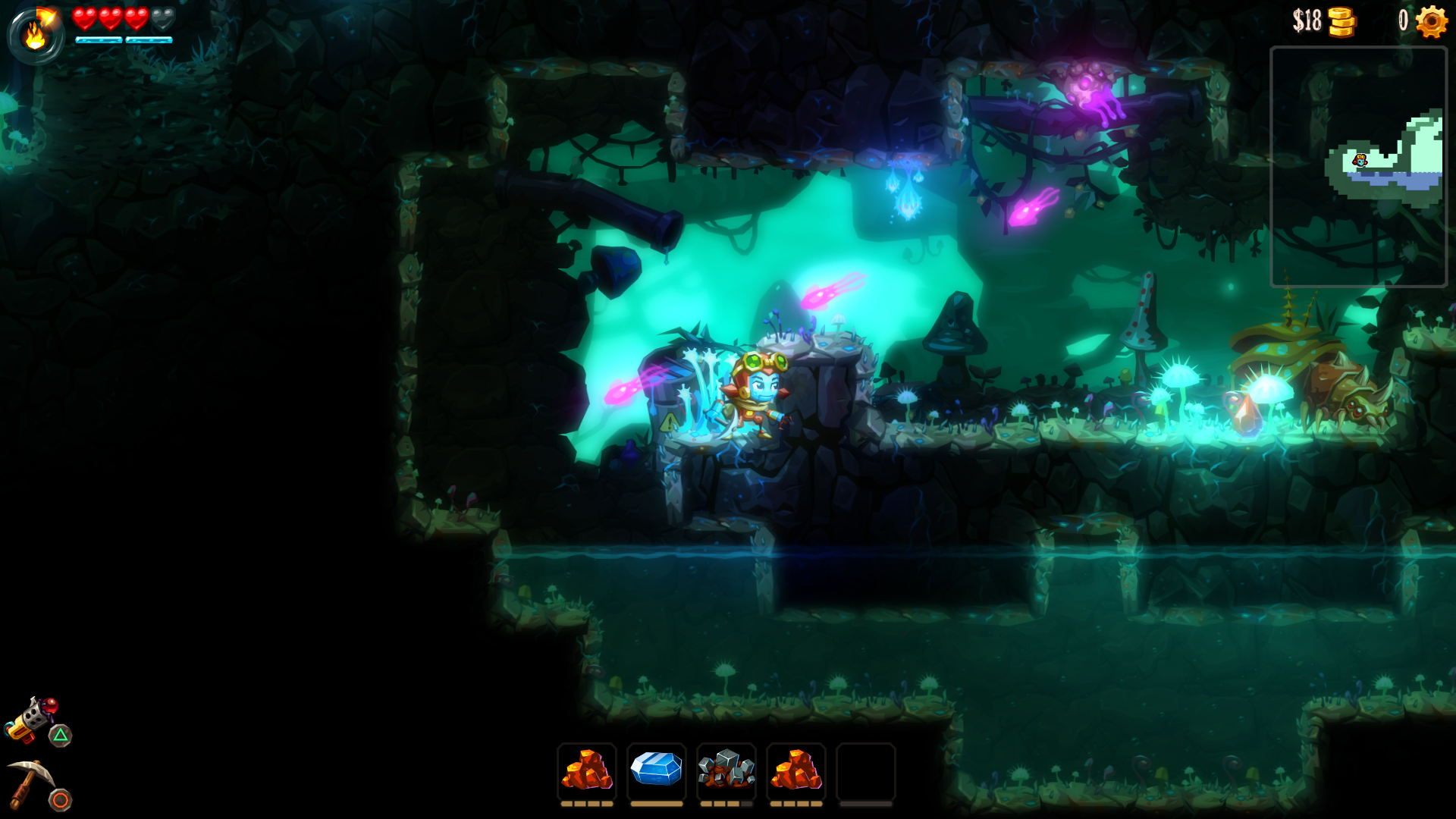Click the empty loot bag slot
The height and width of the screenshot is (819, 1456).
pos(865,770)
